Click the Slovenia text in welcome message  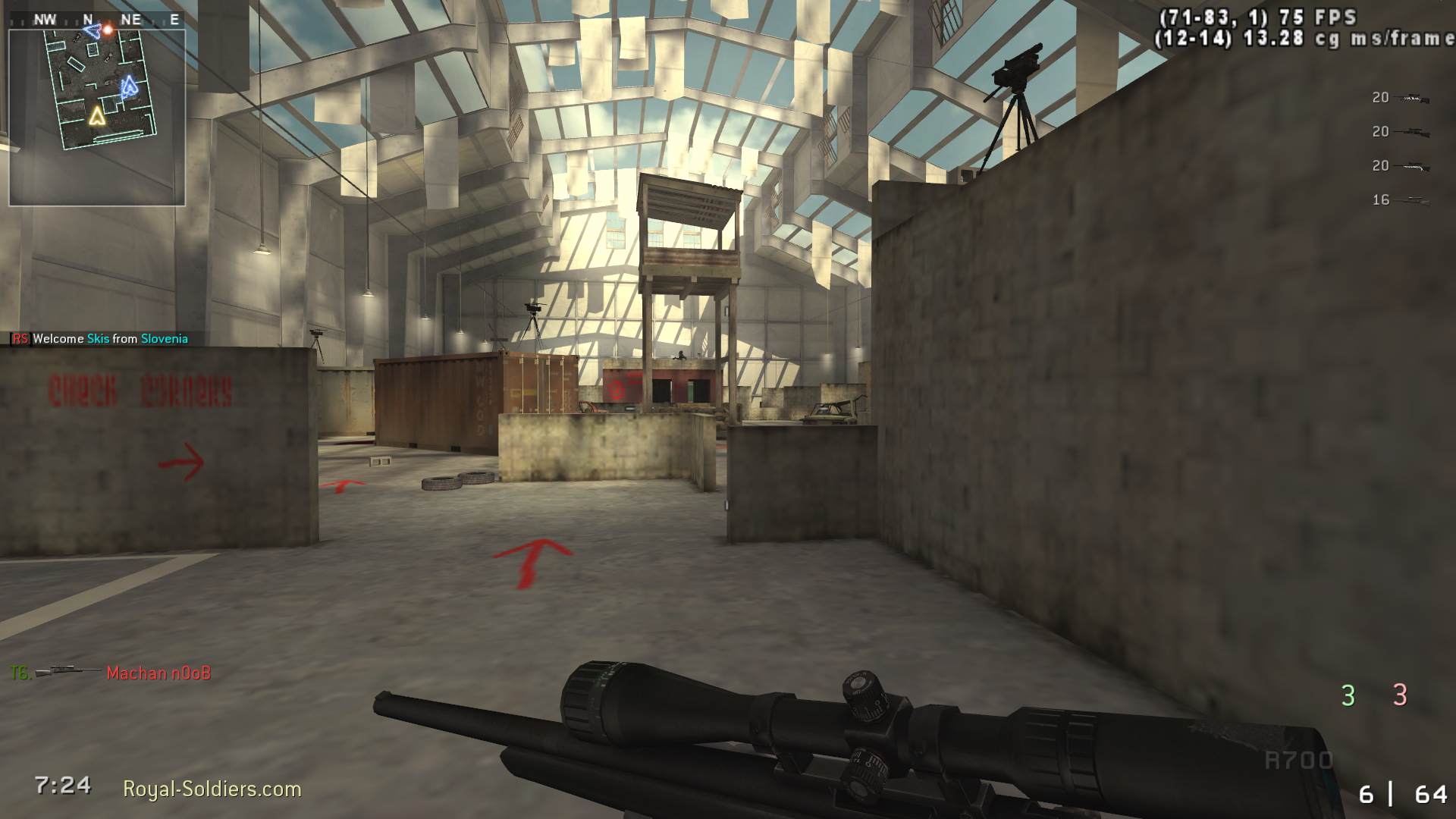[164, 339]
